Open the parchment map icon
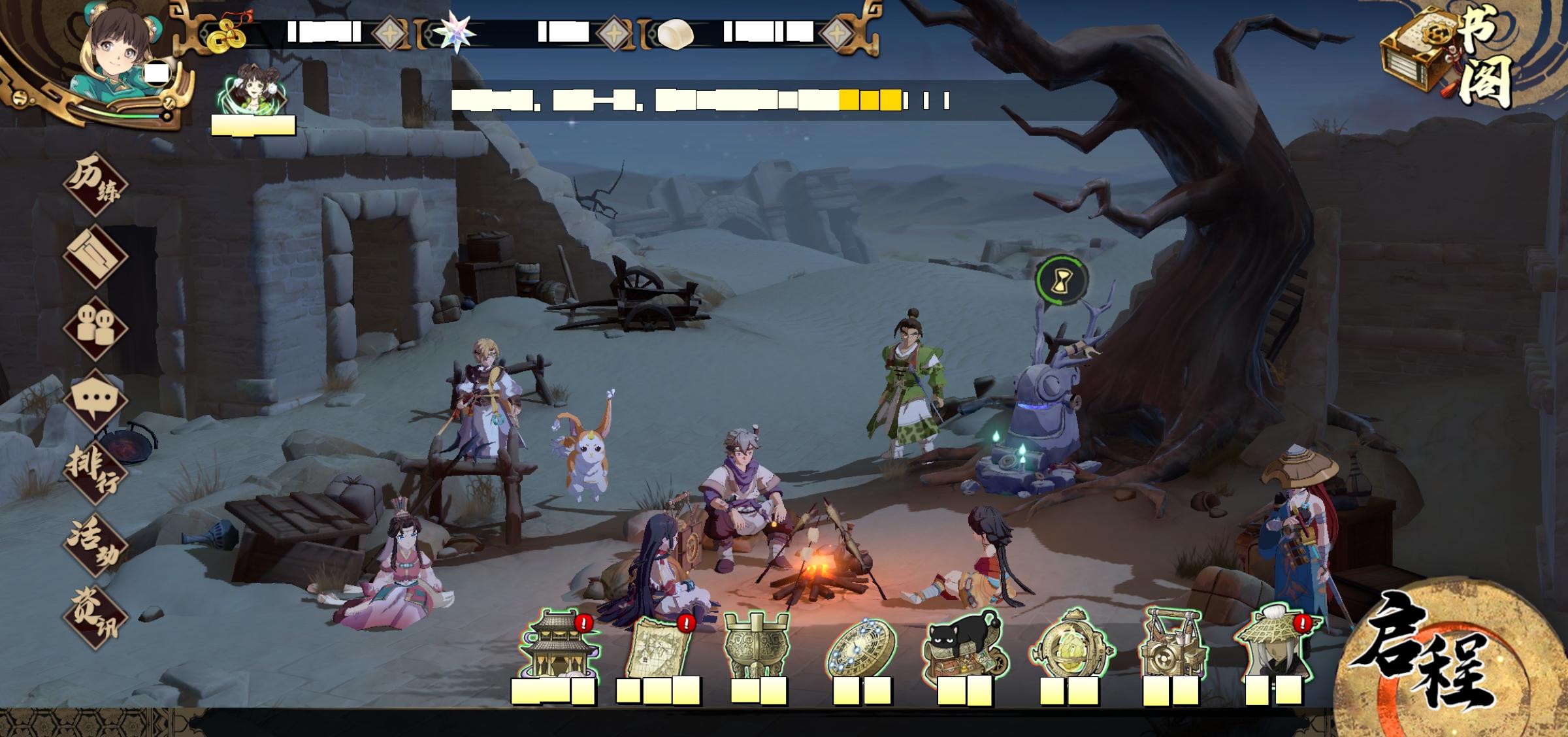1568x737 pixels. tap(659, 648)
